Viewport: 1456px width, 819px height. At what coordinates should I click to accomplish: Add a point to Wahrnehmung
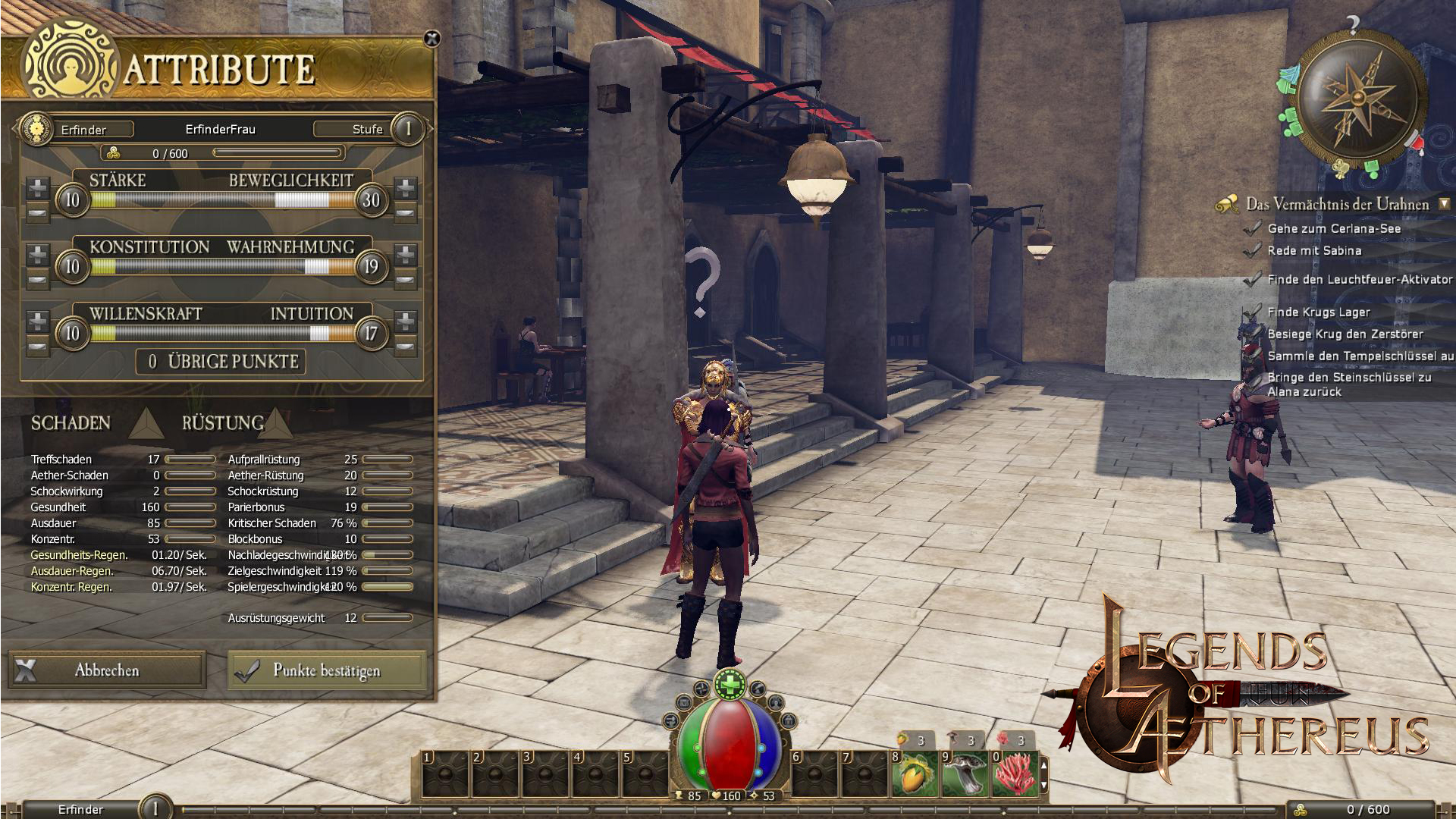406,253
